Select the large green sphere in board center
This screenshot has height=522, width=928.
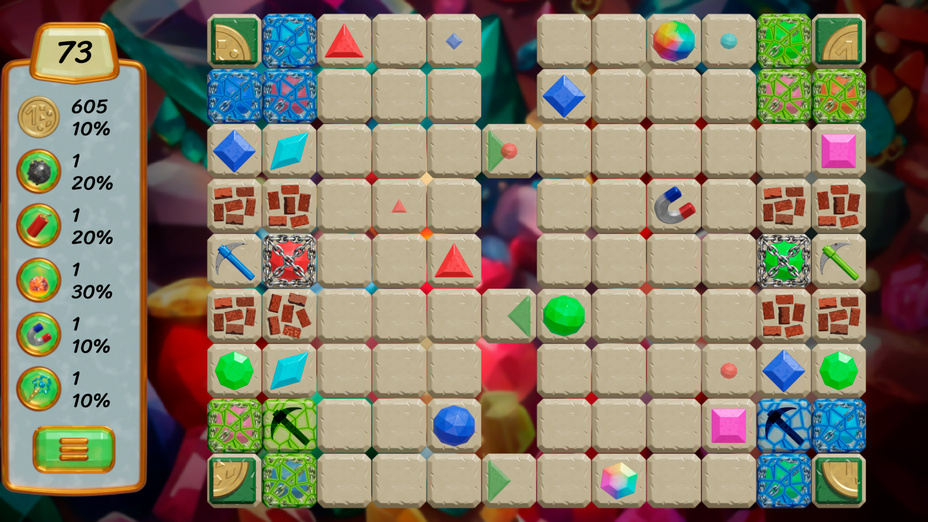tap(564, 316)
